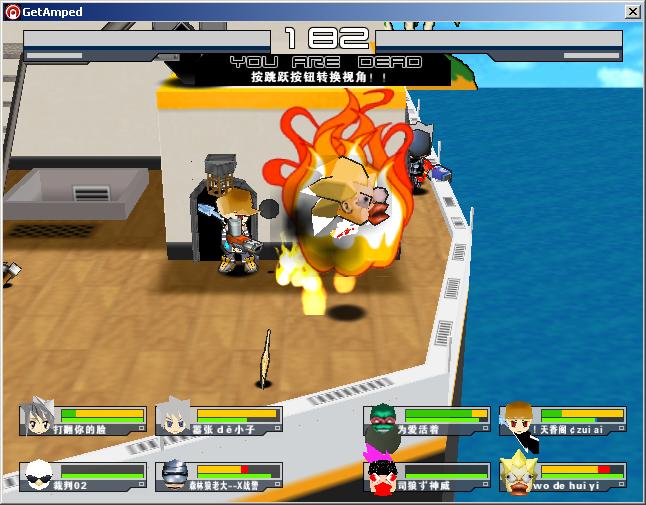Select the 嚣张 de 小子 player panel

click(217, 420)
